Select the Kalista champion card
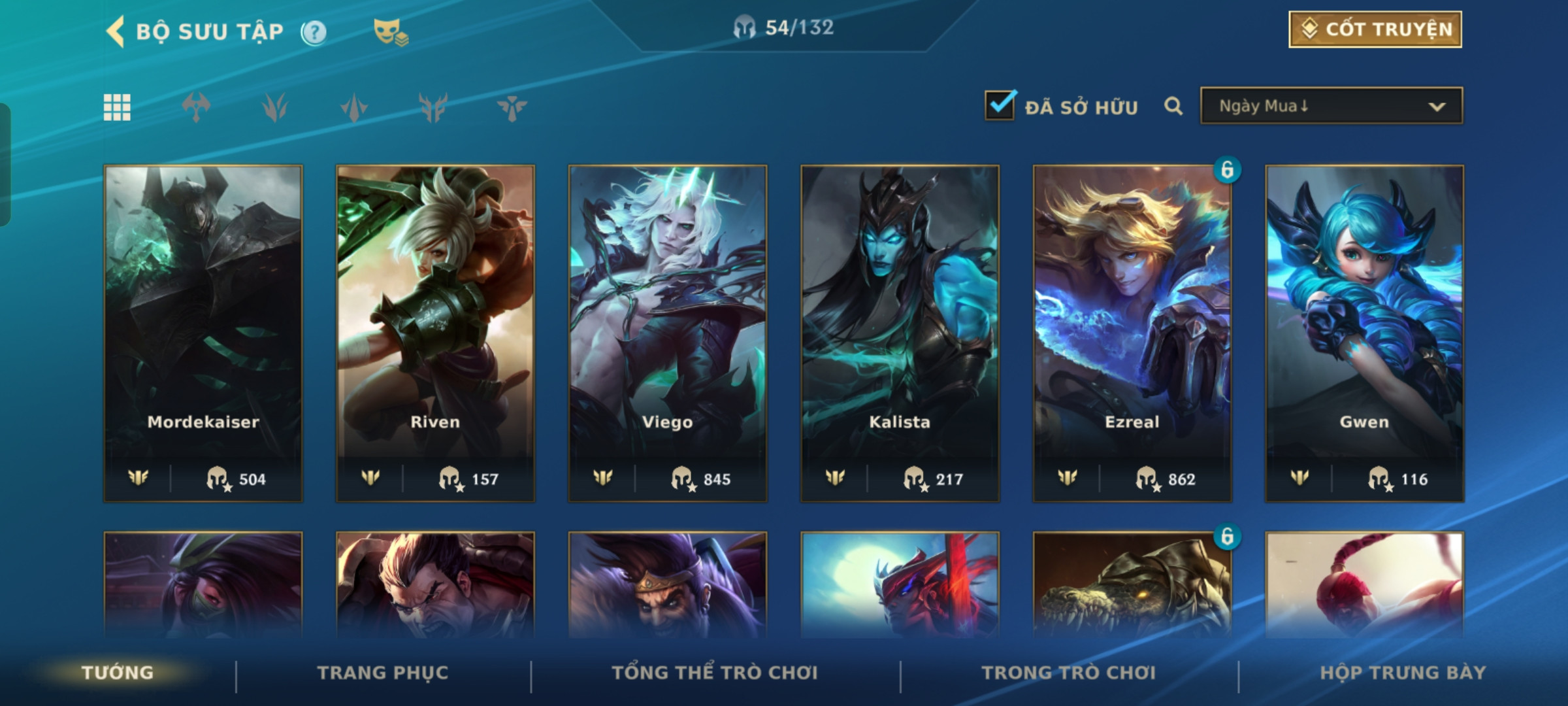This screenshot has width=1568, height=706. [900, 333]
